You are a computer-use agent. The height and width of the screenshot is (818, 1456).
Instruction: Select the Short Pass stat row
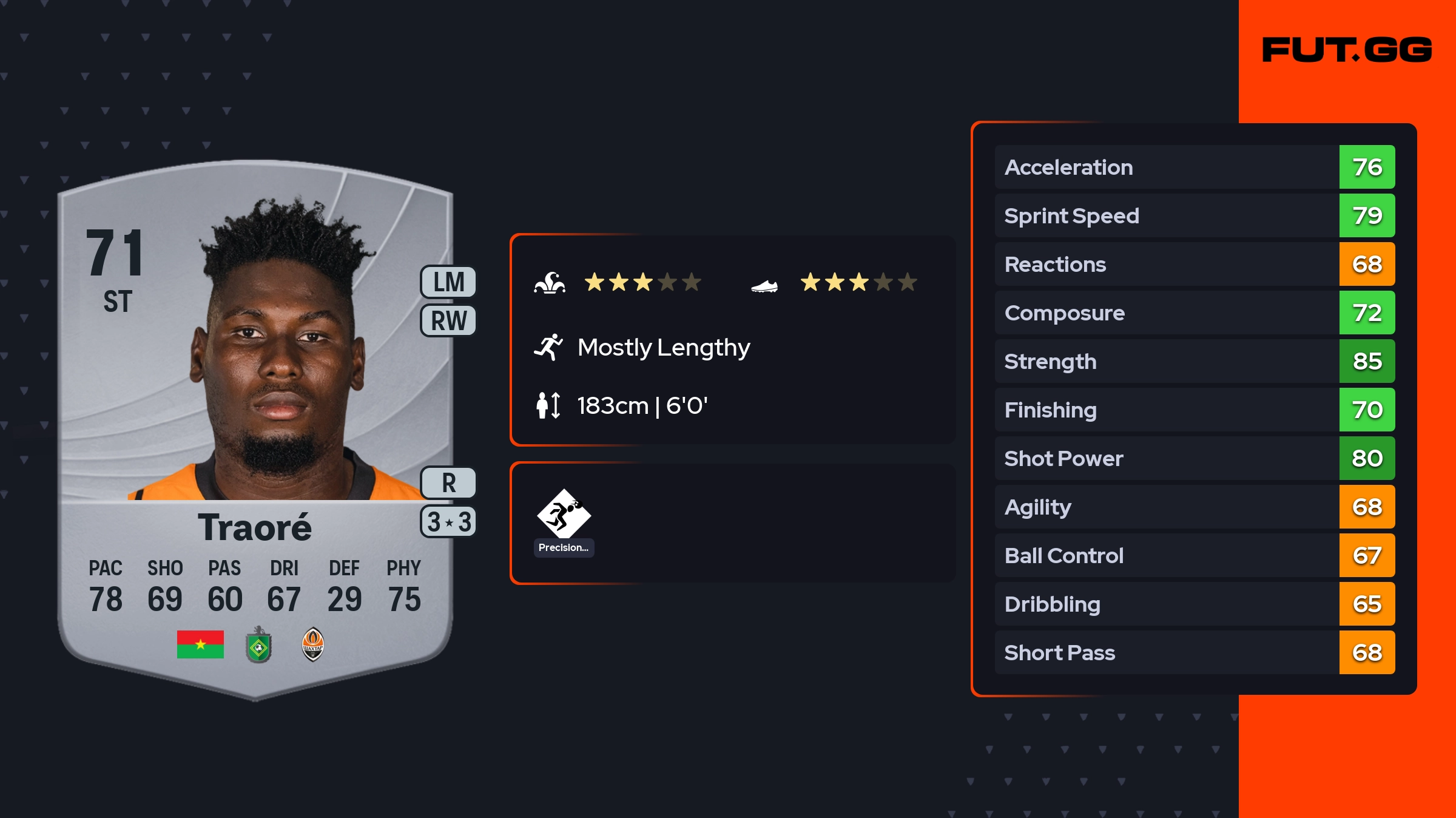click(x=1194, y=652)
